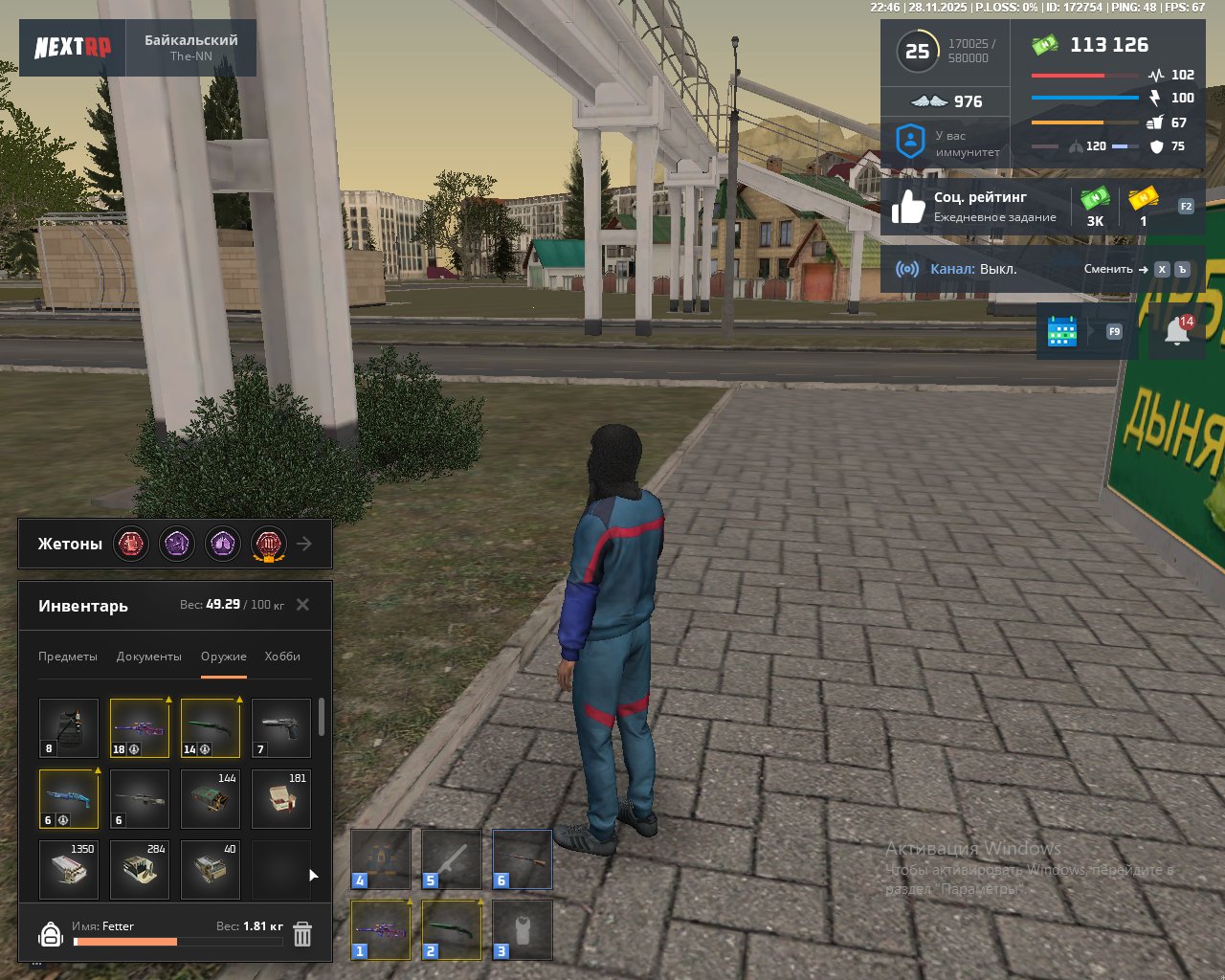This screenshot has width=1225, height=980.
Task: Select the purple sniper rifle in the inventory
Action: point(140,728)
